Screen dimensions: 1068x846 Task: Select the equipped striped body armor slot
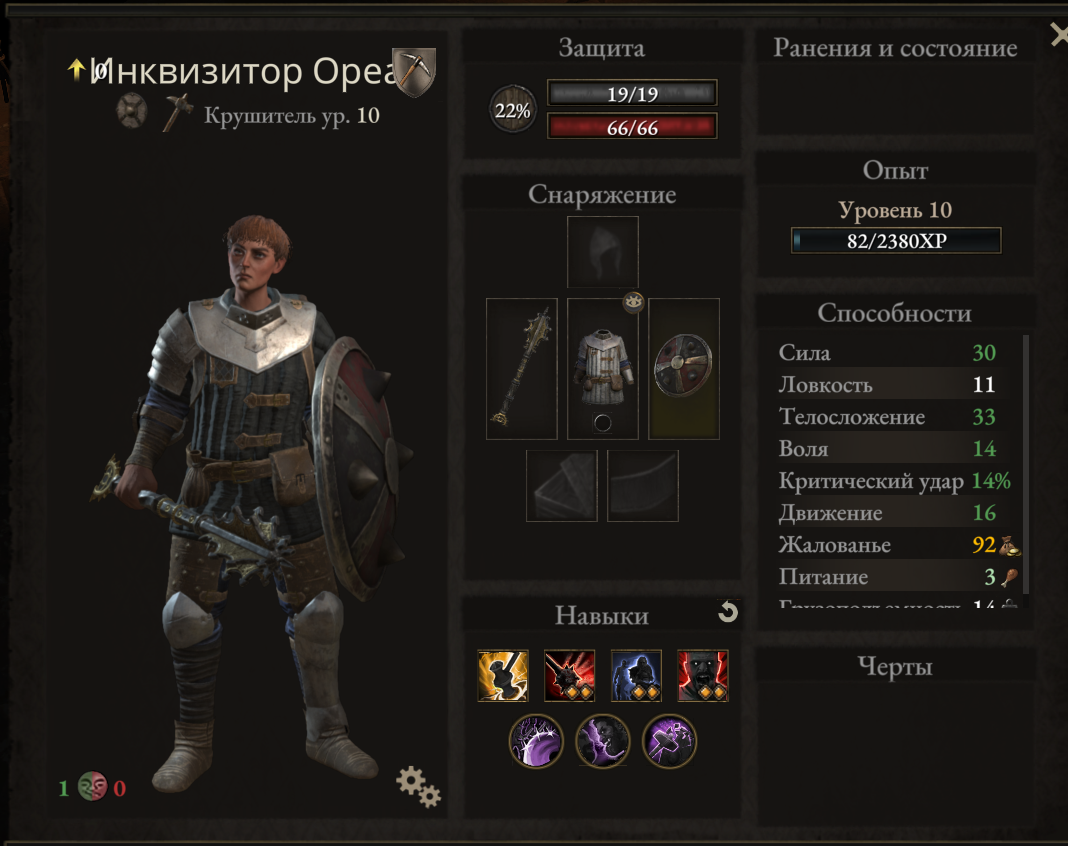click(x=602, y=368)
